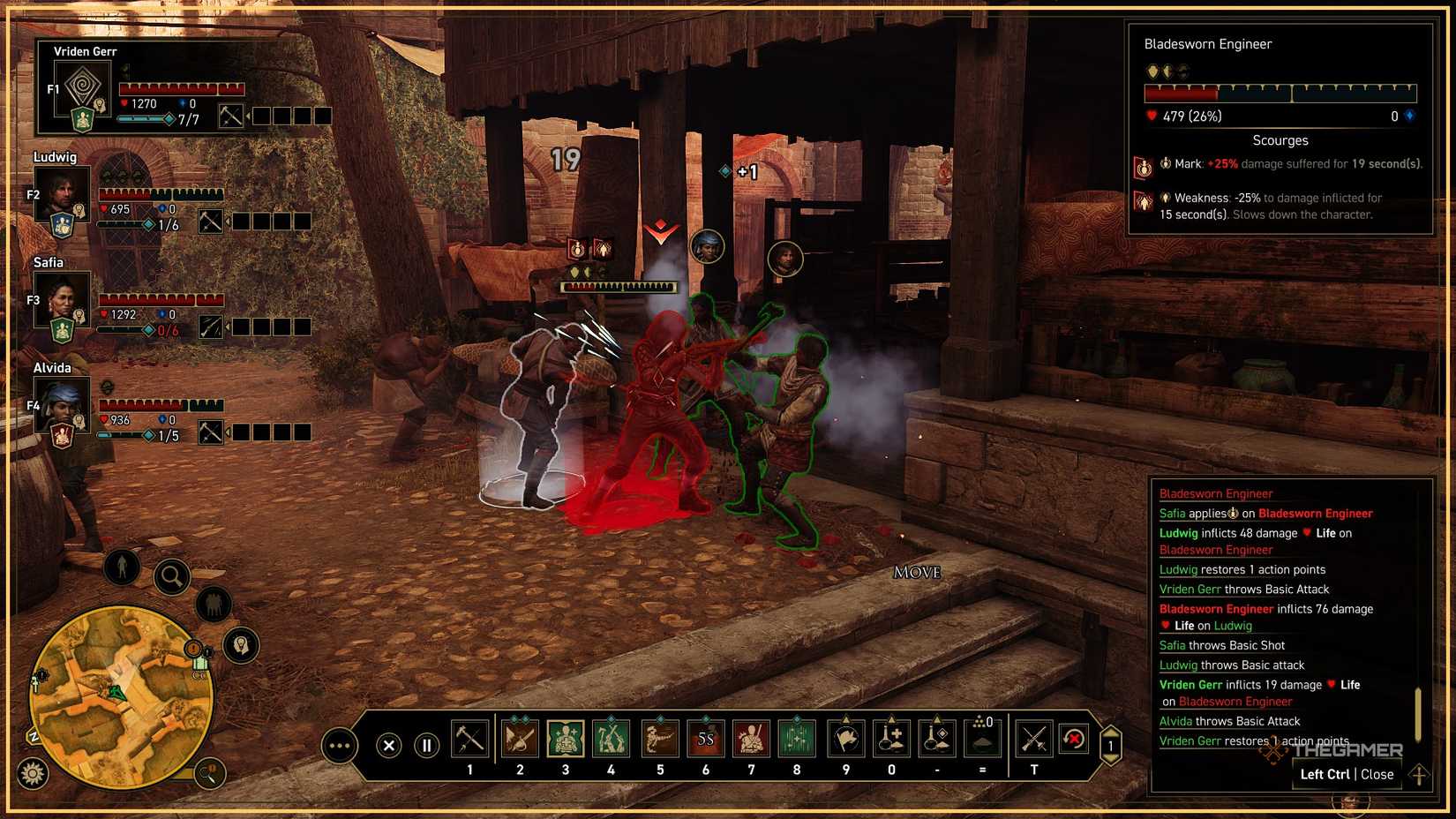This screenshot has height=819, width=1456.
Task: Select the rally flag skill in slot 9
Action: (x=844, y=740)
